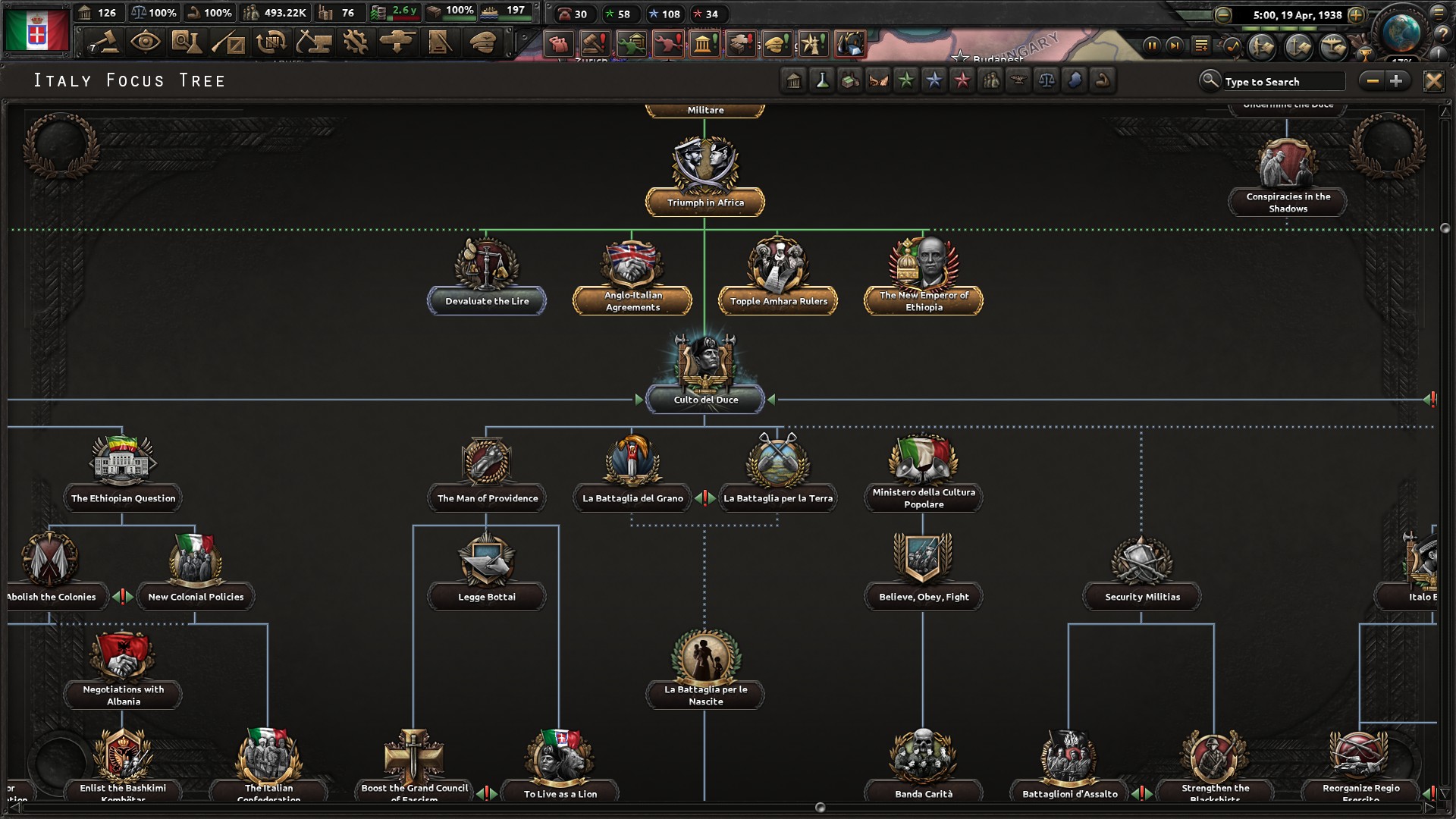This screenshot has height=819, width=1456.
Task: Click the green army experience star filter
Action: tap(906, 80)
